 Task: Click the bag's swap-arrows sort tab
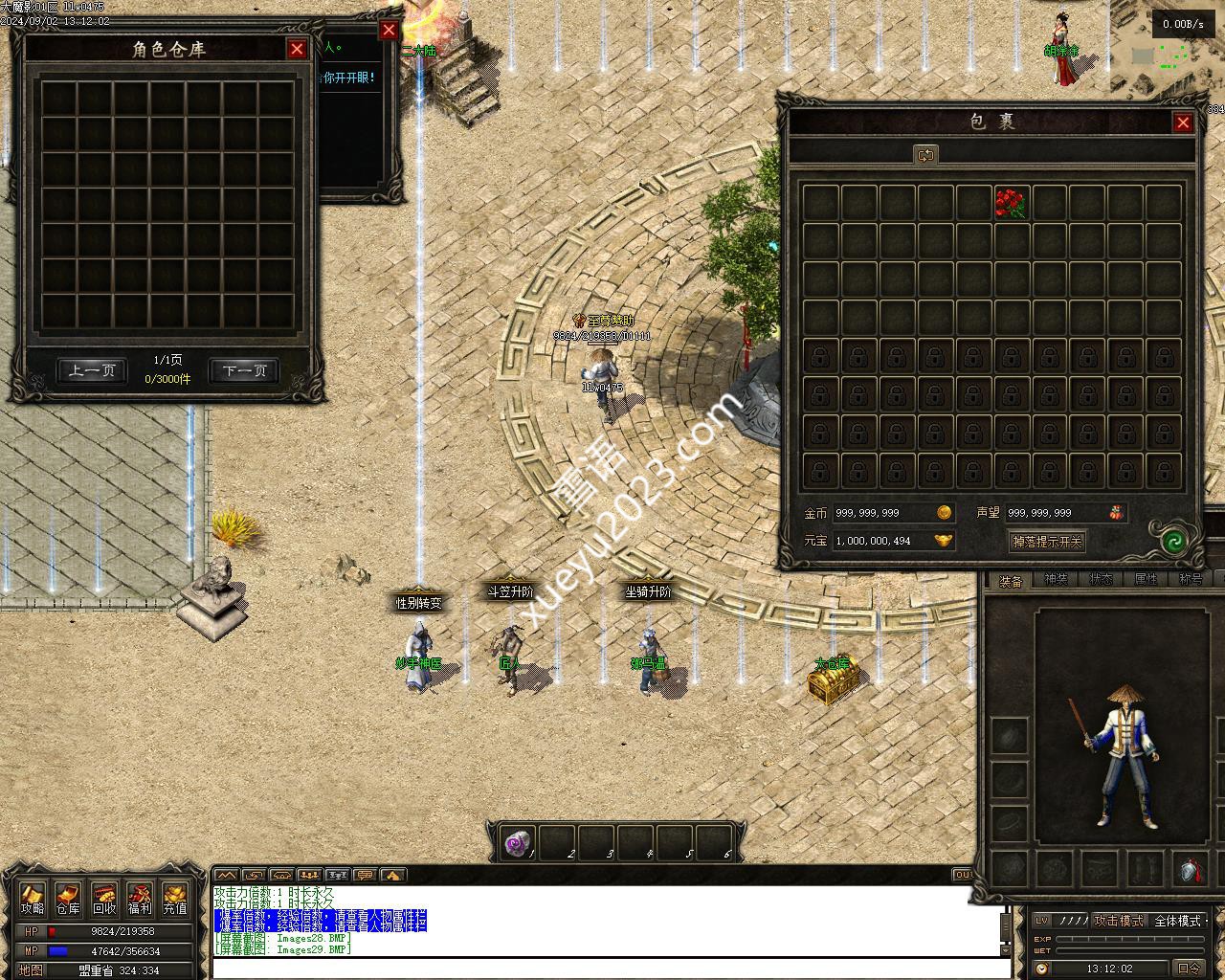pyautogui.click(x=924, y=155)
